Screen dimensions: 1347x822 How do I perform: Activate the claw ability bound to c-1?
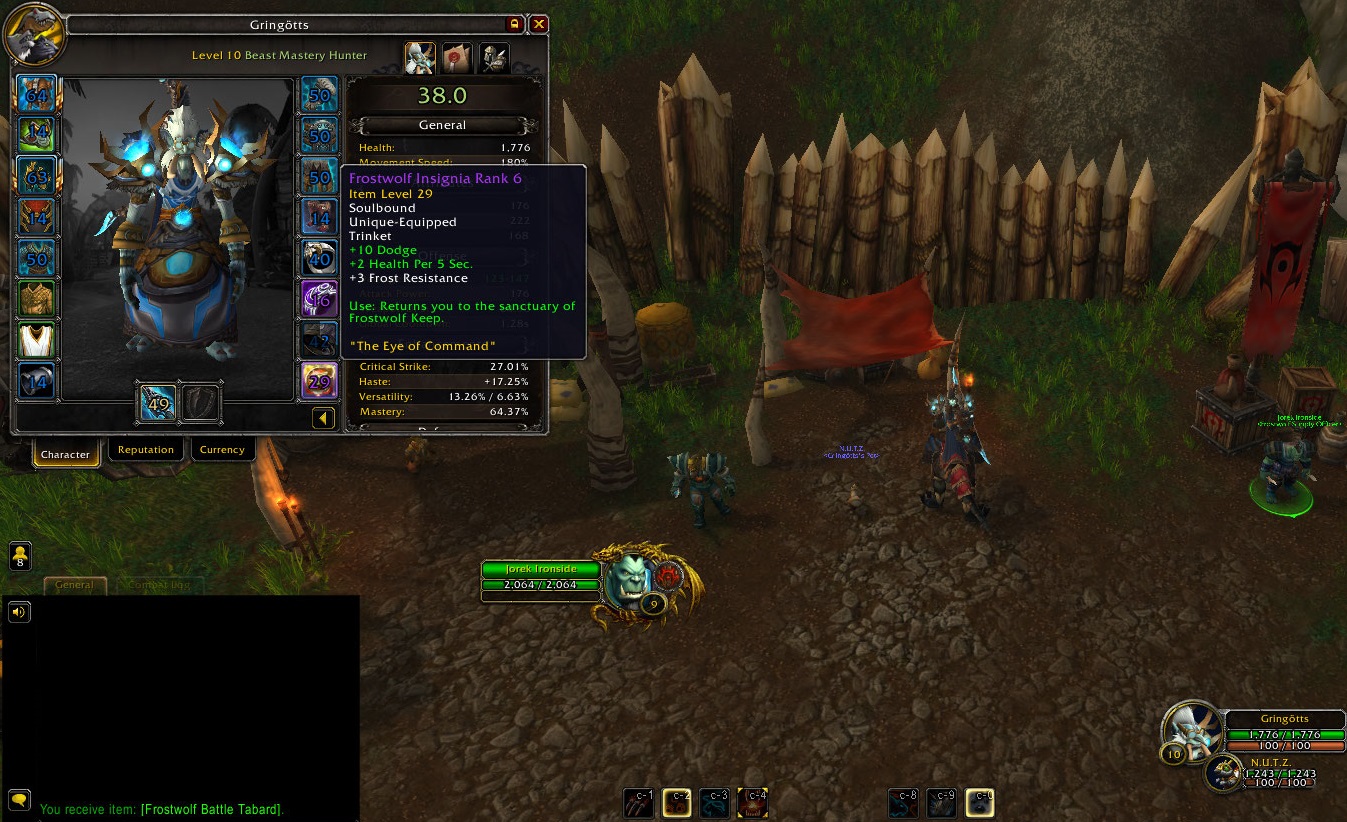click(639, 802)
